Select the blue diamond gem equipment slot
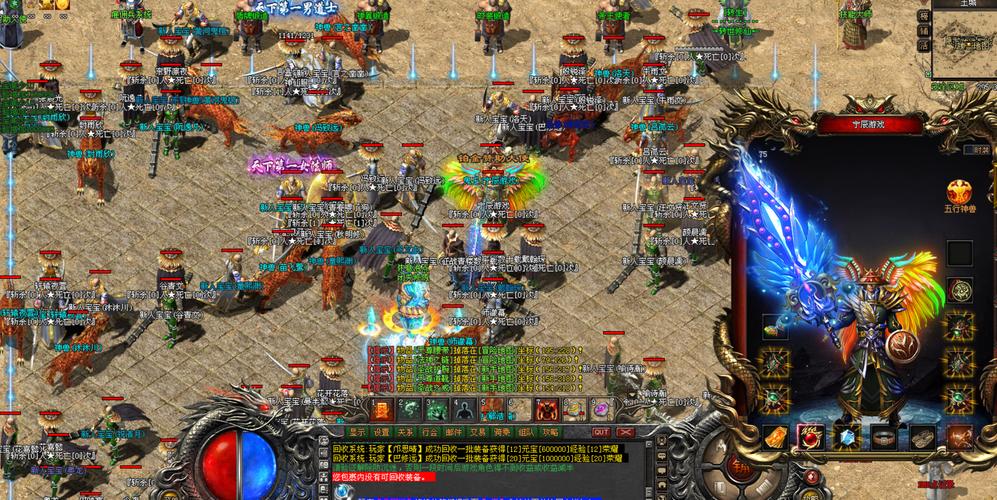This screenshot has height=500, width=997. [848, 437]
